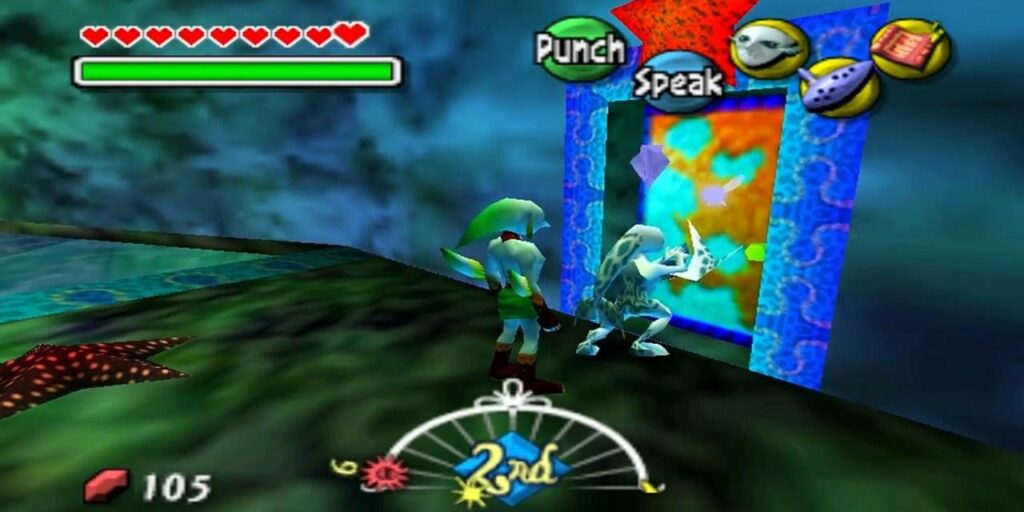Click the 2nd day clock dial
1024x512 pixels.
click(x=512, y=463)
